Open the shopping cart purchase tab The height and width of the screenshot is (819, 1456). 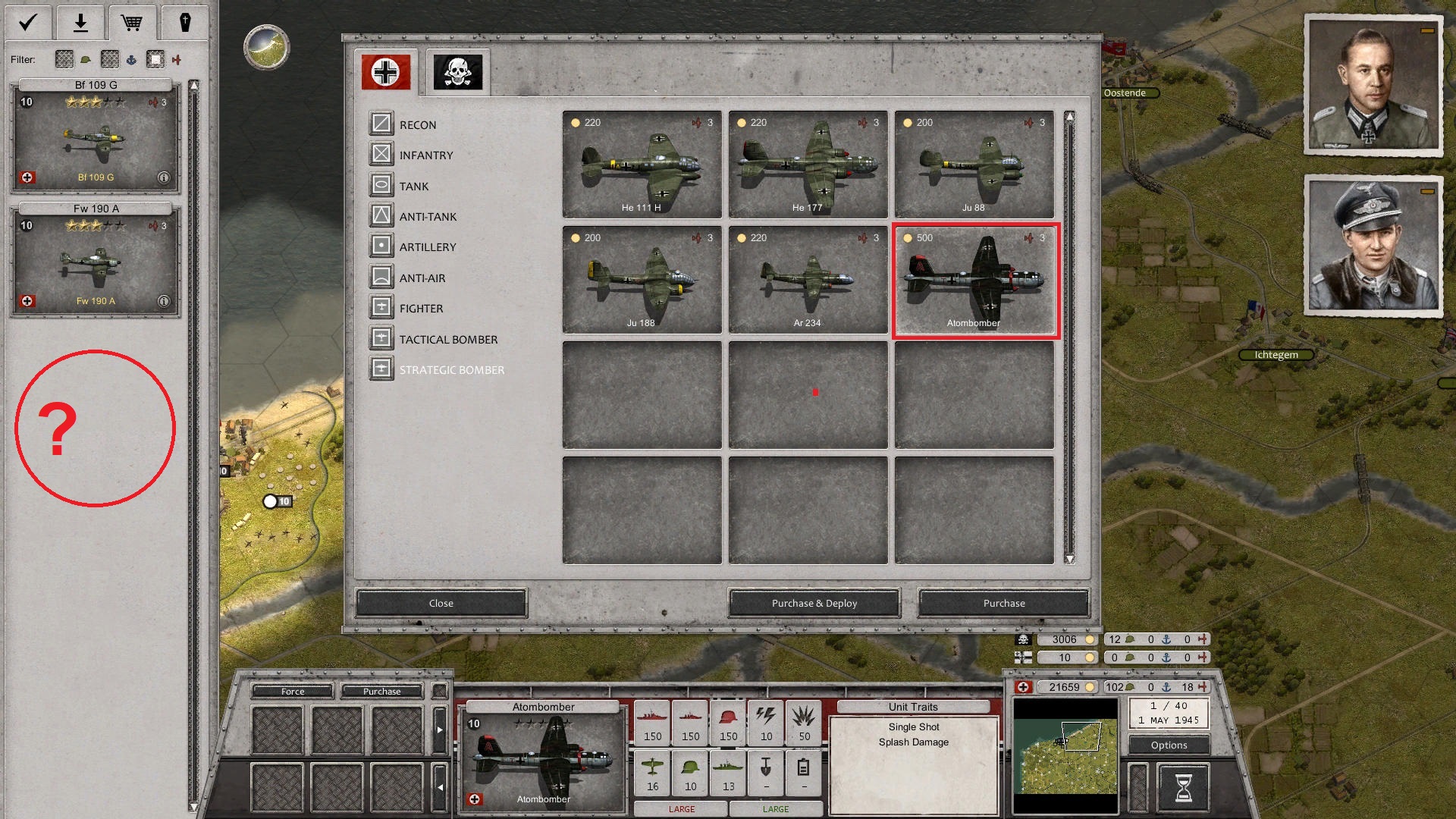tap(132, 22)
